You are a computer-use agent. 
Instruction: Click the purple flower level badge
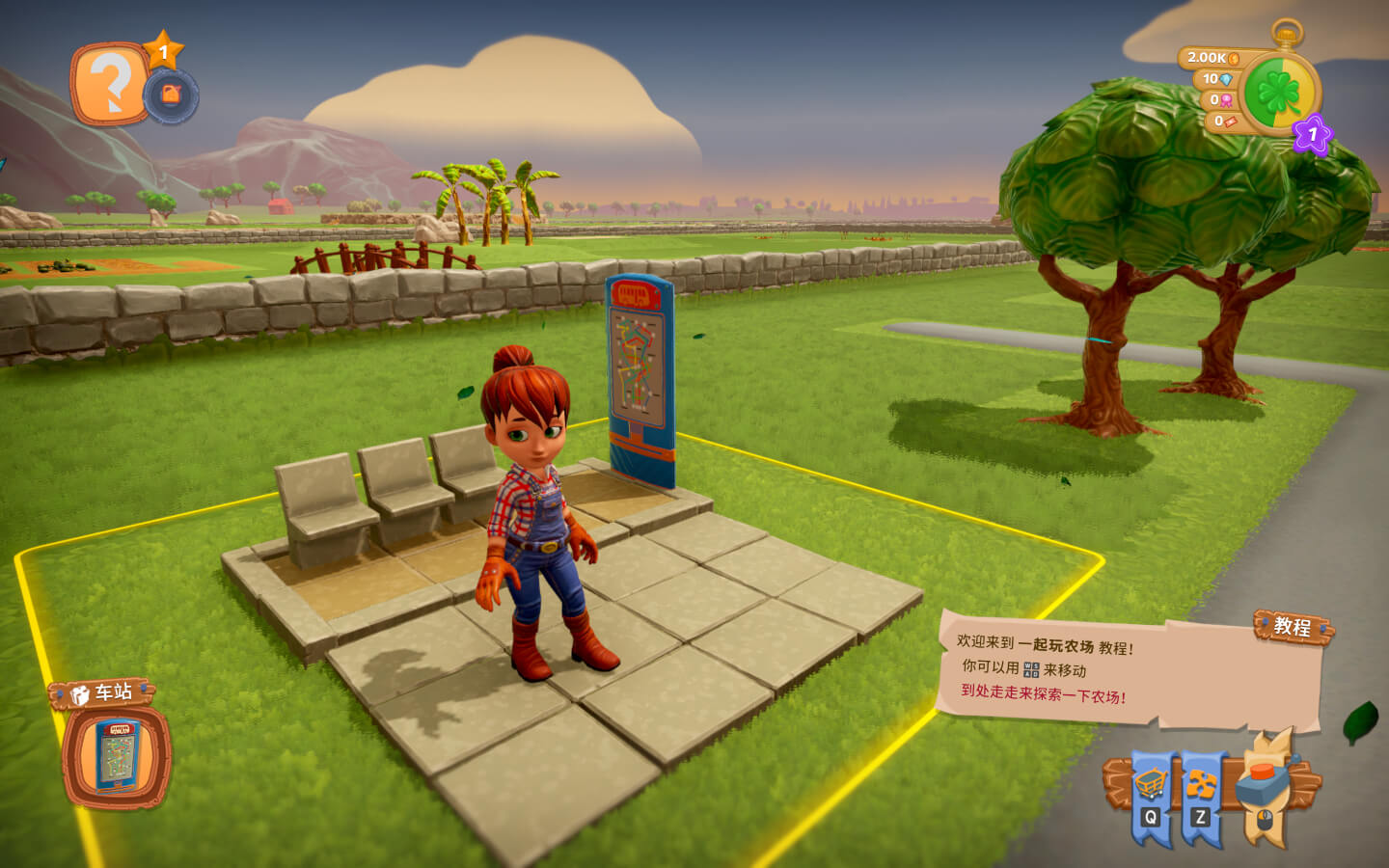coord(1312,134)
